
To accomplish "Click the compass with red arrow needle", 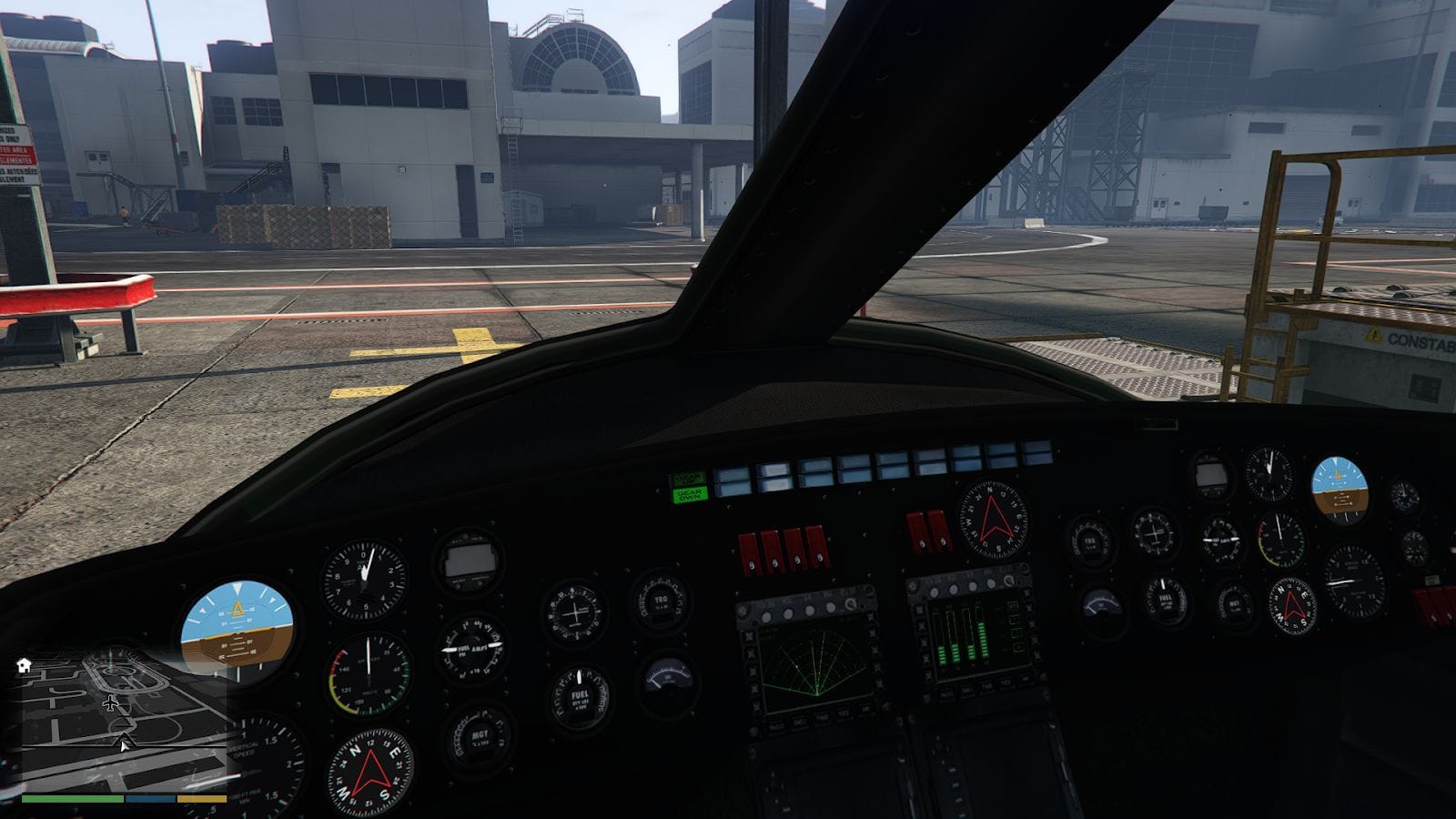I will coord(373,771).
